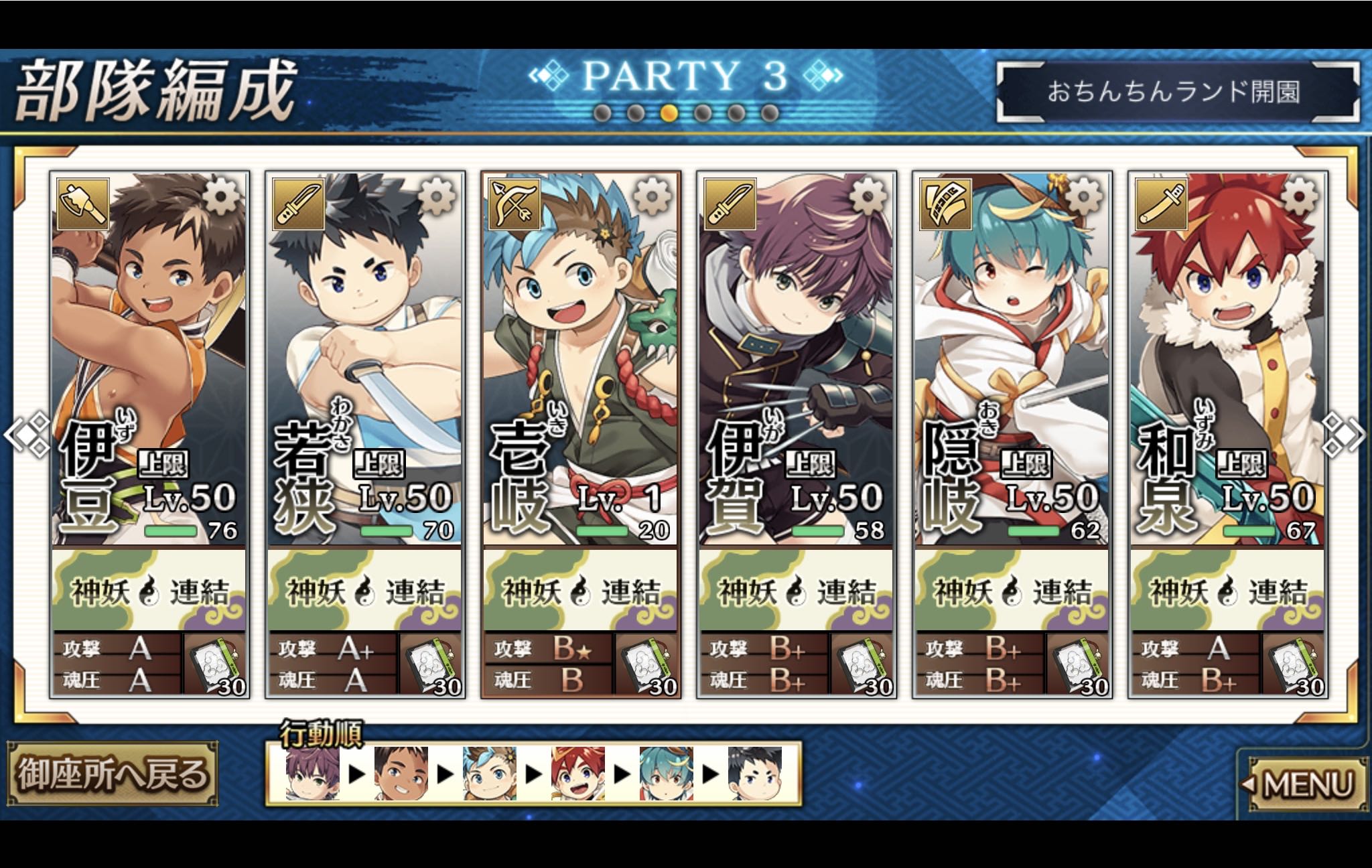Open the gear settings on Izumi's card
1372x868 pixels.
tap(1298, 197)
